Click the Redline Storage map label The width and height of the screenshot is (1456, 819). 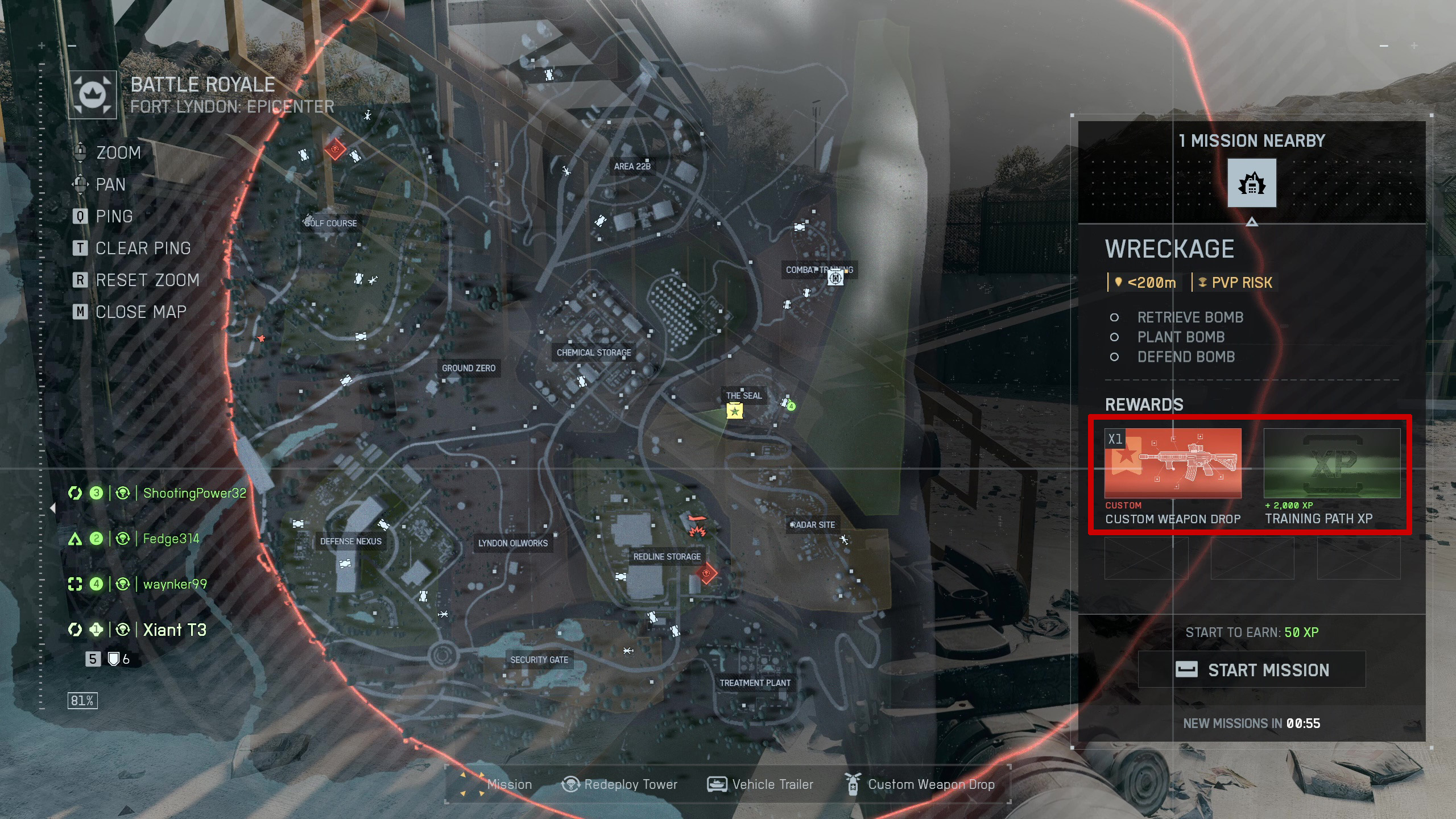click(x=667, y=557)
